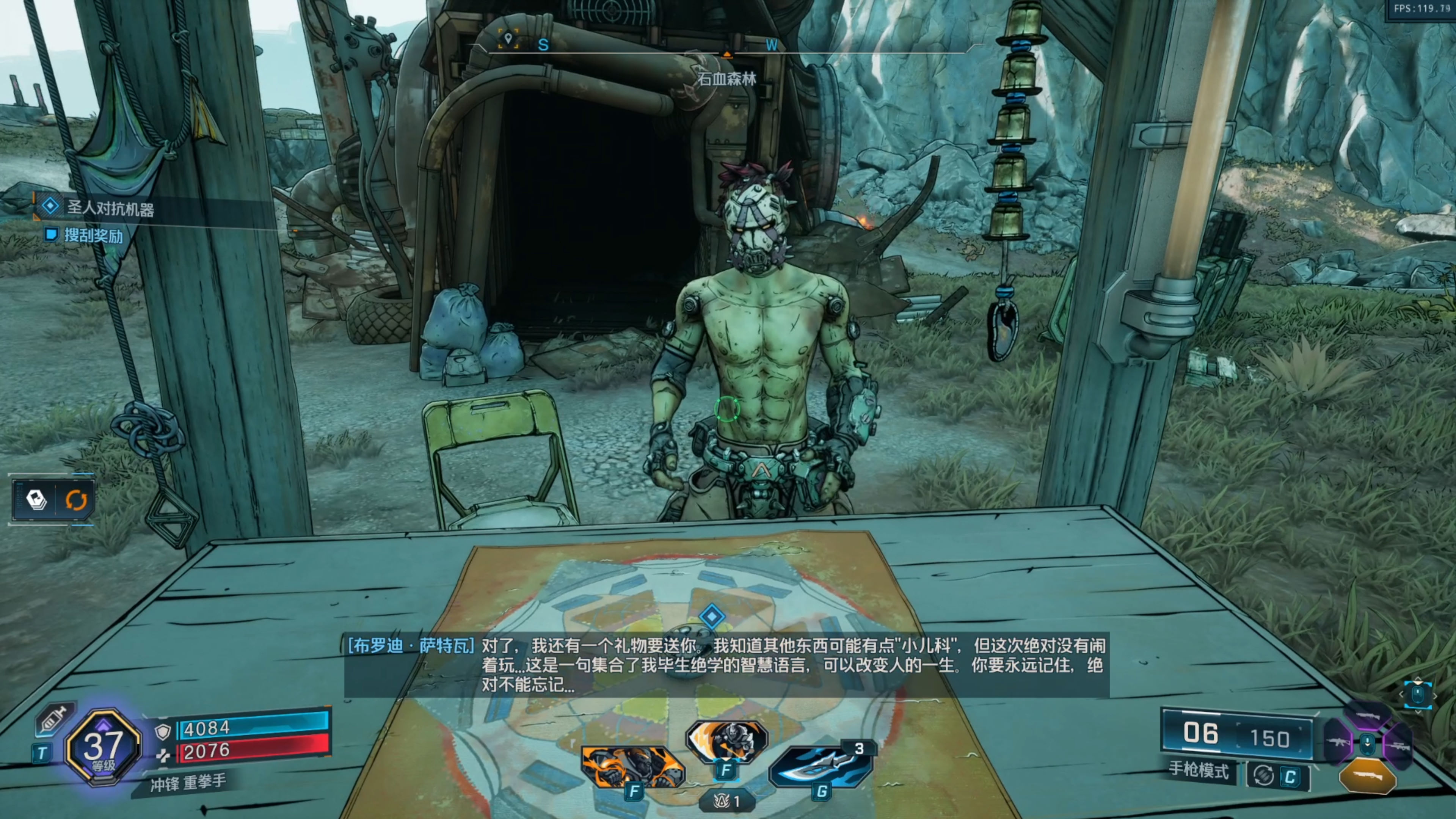Activate the orange armored-fist action skill
This screenshot has width=1456, height=819.
coord(632,766)
